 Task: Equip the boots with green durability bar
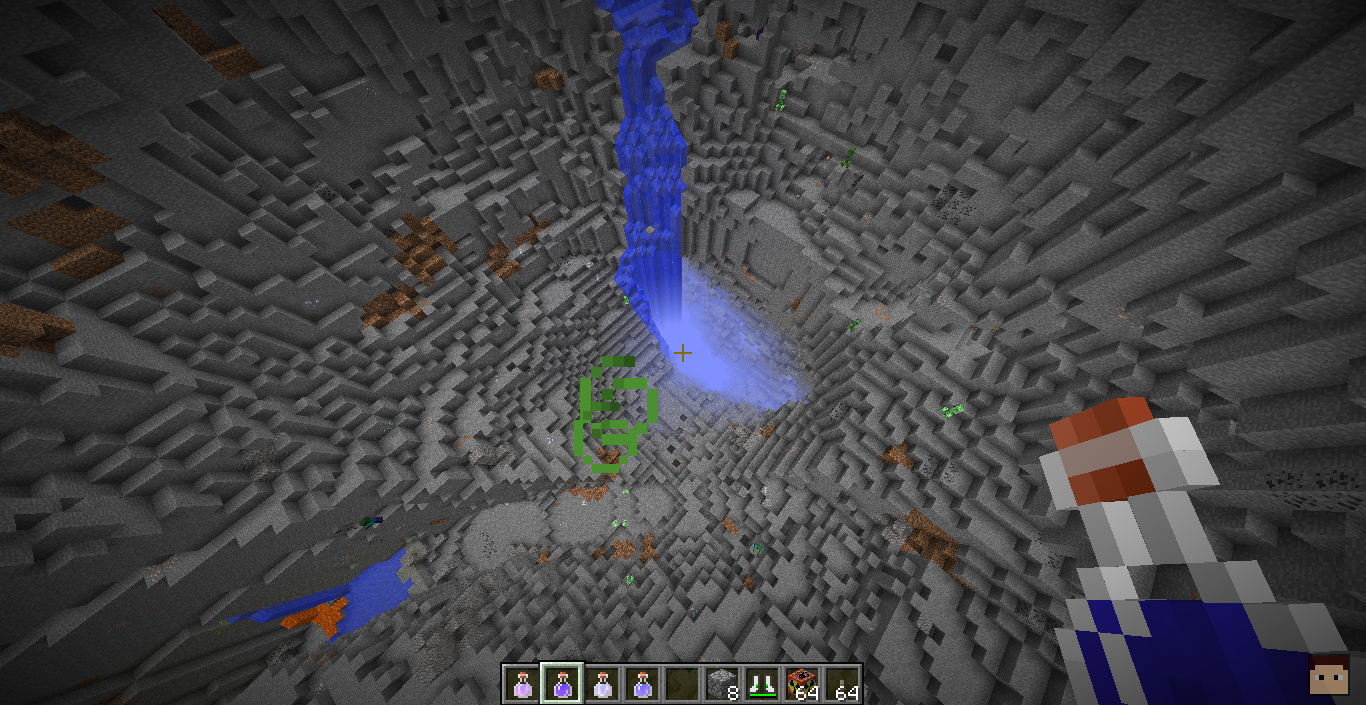tap(762, 685)
